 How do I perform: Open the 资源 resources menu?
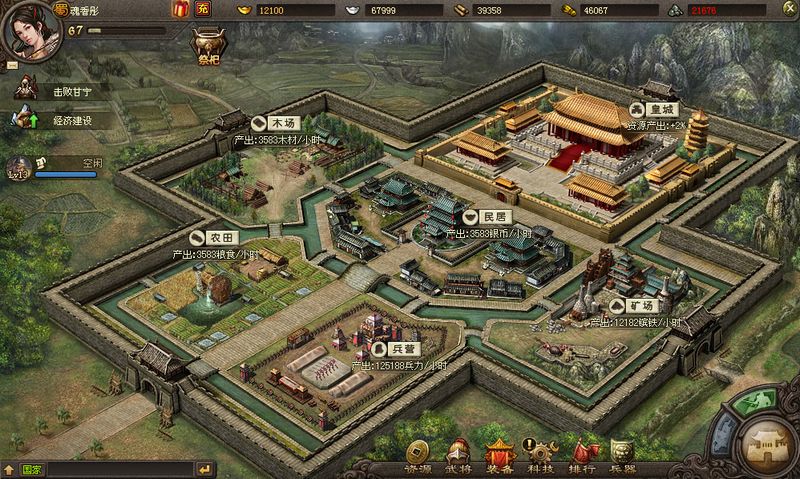tap(417, 457)
